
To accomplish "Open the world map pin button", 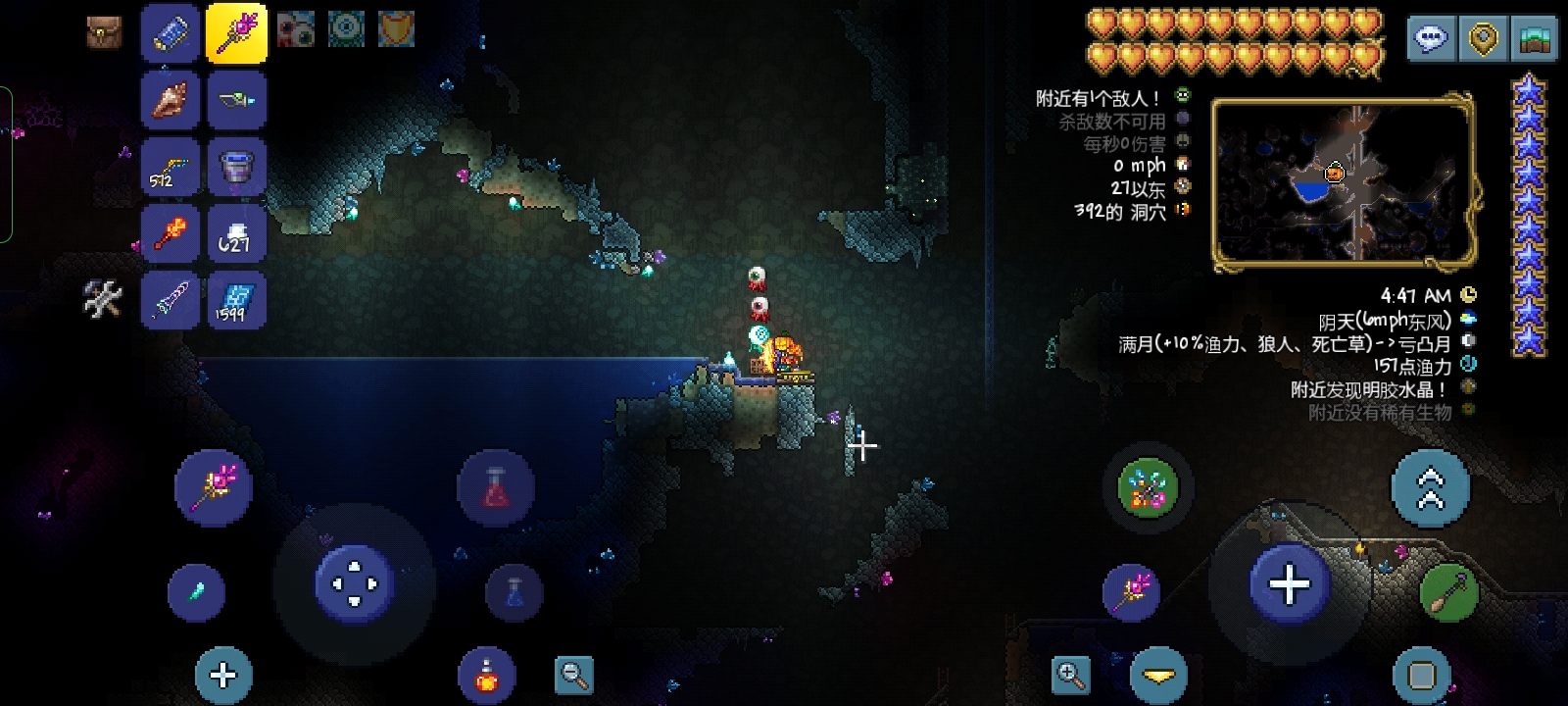I will [1483, 39].
